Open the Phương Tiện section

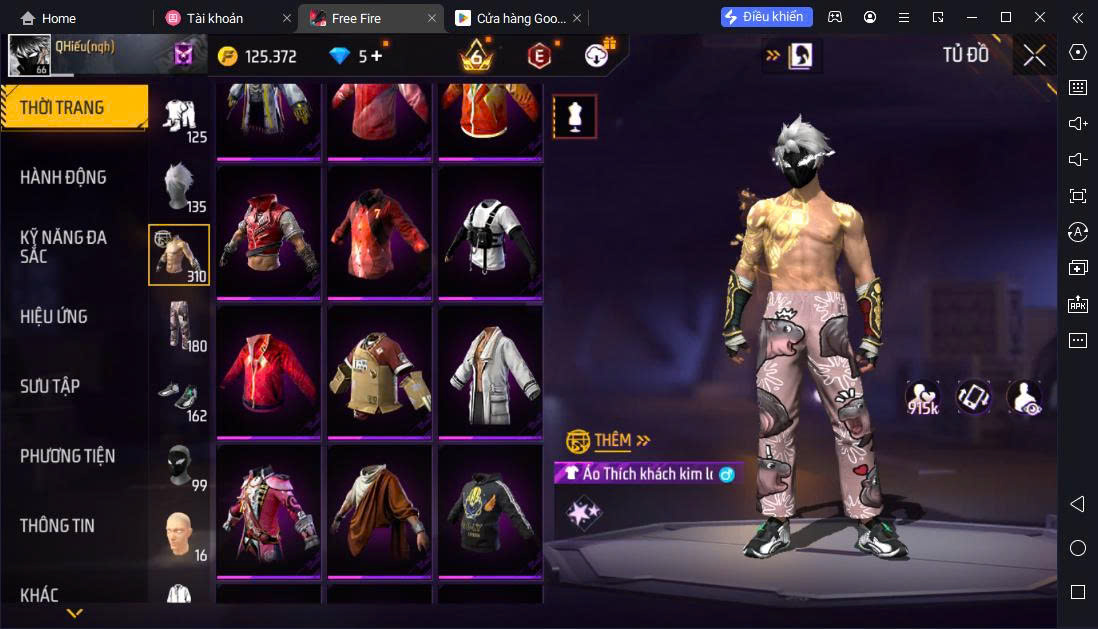point(67,456)
